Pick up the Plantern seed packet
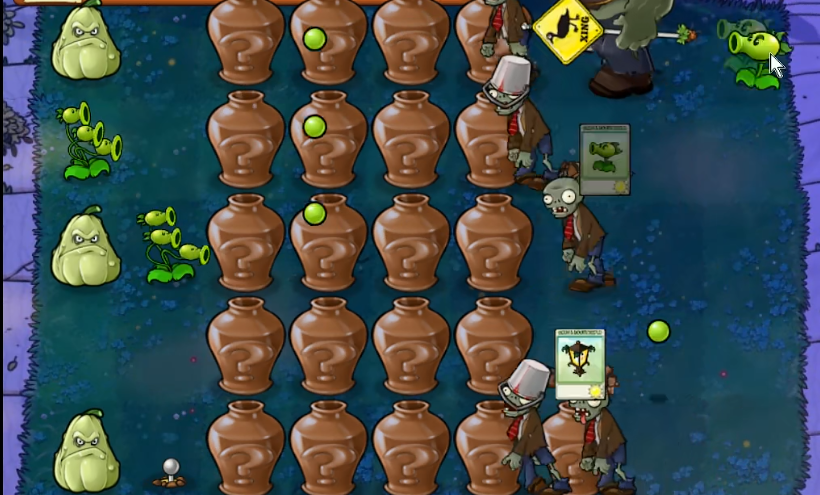The width and height of the screenshot is (820, 495). (x=580, y=363)
